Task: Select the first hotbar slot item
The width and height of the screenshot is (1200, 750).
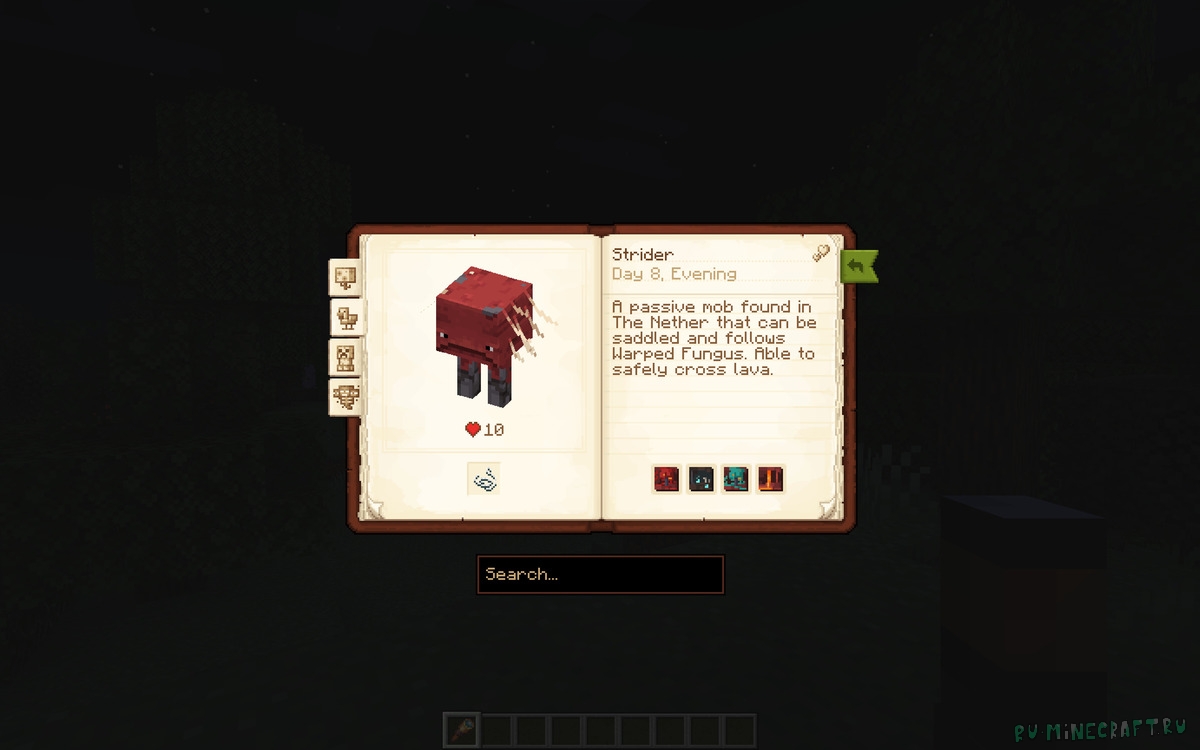Action: tap(462, 730)
